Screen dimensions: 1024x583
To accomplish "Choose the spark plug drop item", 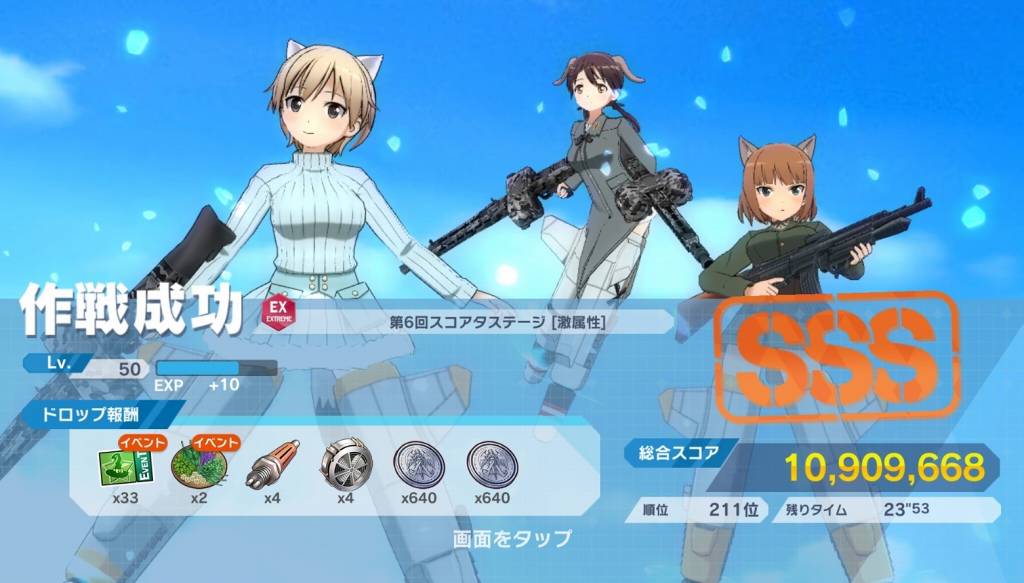I will [x=271, y=464].
